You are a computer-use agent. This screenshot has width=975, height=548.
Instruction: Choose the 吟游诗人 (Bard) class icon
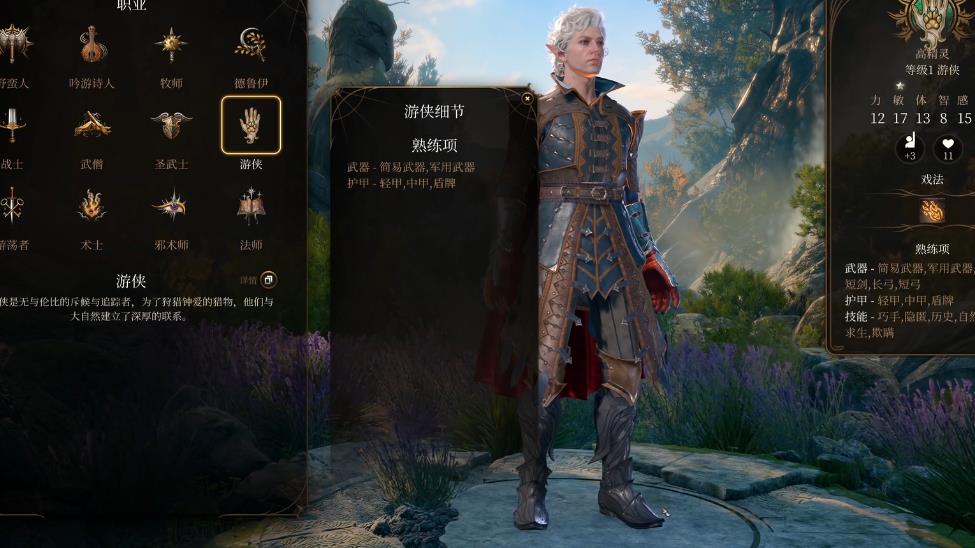(93, 45)
